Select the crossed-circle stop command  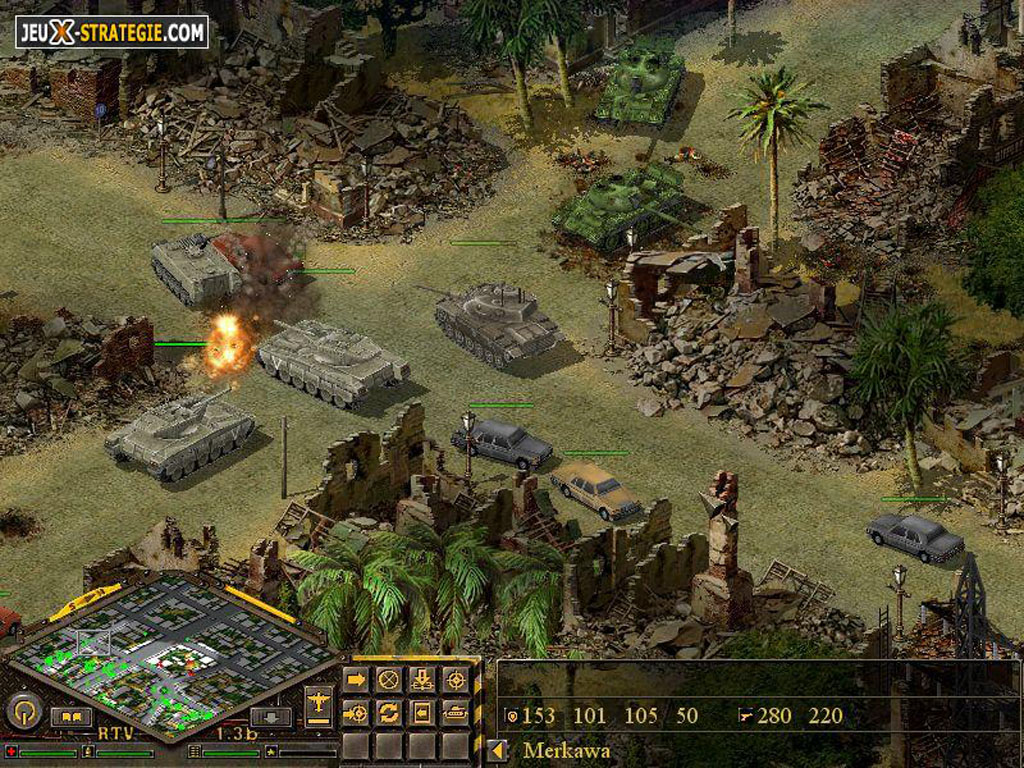[x=389, y=680]
